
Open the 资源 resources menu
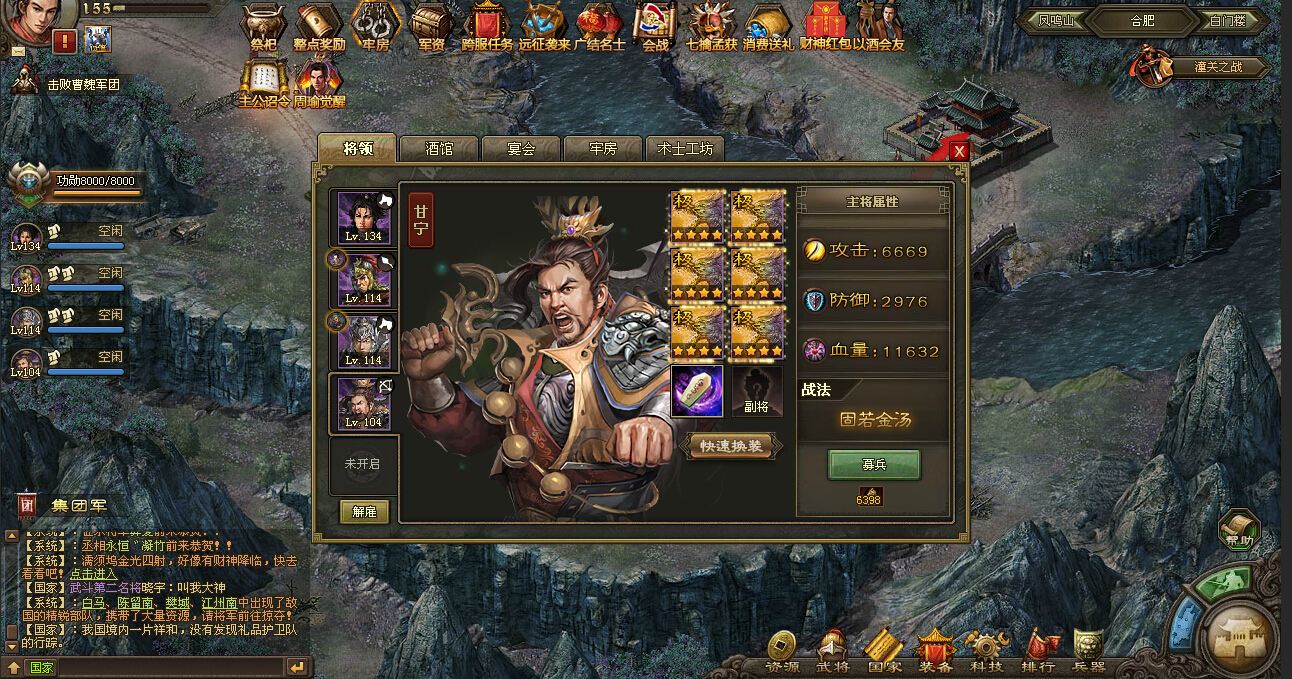(782, 650)
